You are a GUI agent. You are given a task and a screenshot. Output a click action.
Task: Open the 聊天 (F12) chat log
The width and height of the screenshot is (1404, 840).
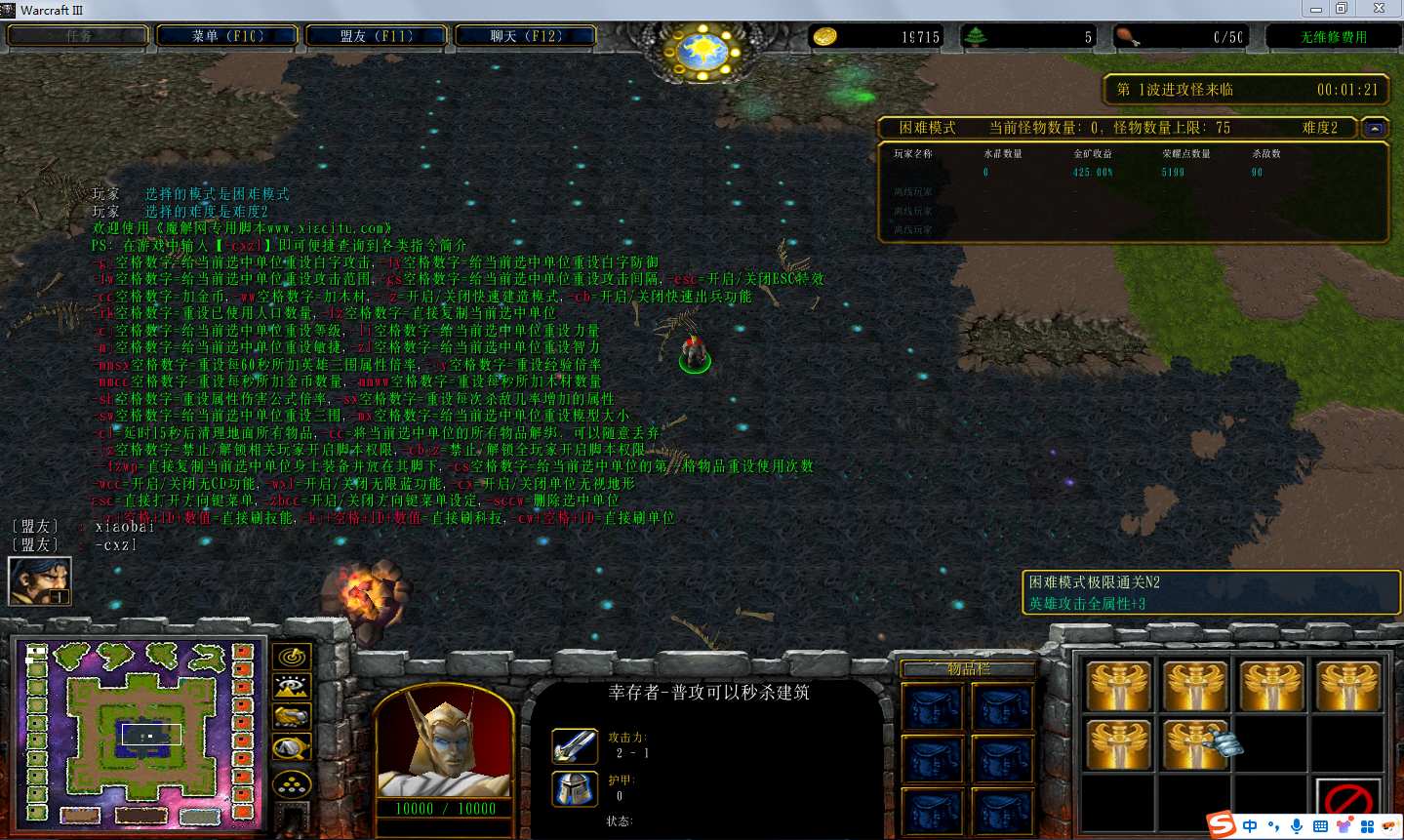tap(526, 36)
